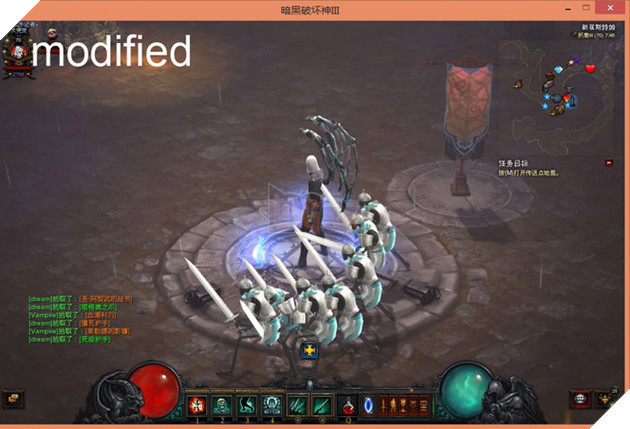
Task: Click the yellow plus icon above hotbar
Action: [309, 350]
